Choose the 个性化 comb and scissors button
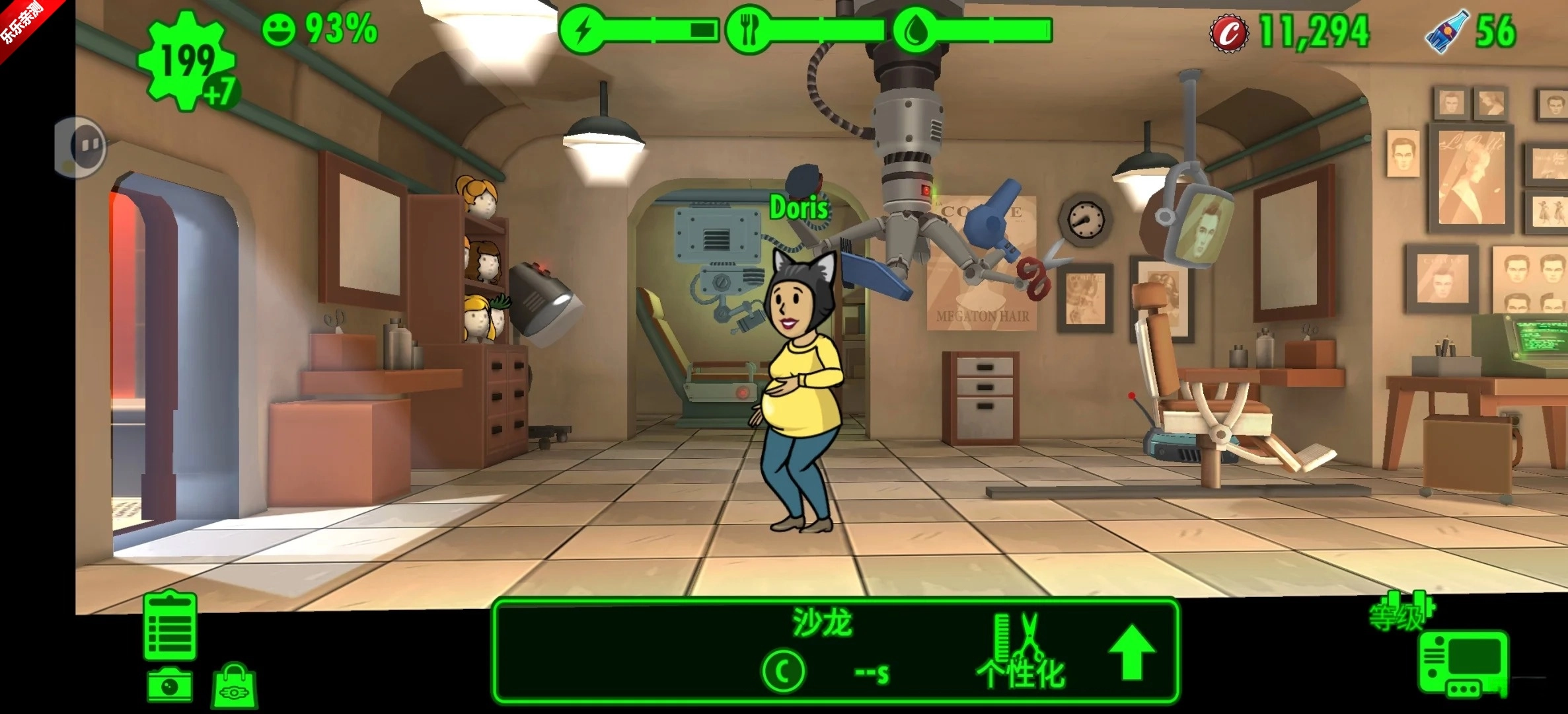Viewport: 1568px width, 714px height. click(1021, 651)
